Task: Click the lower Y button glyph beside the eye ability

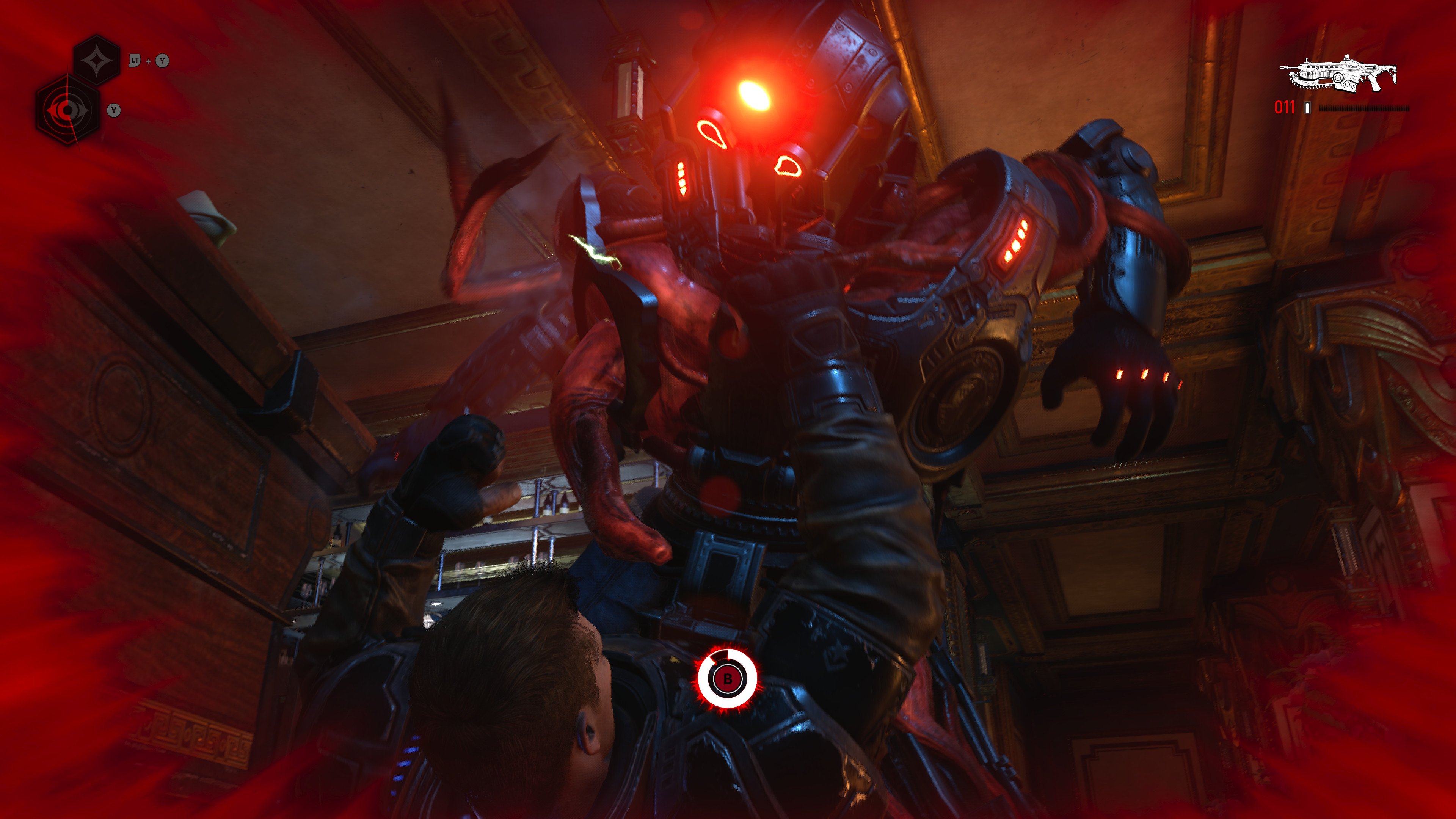Action: [x=114, y=110]
